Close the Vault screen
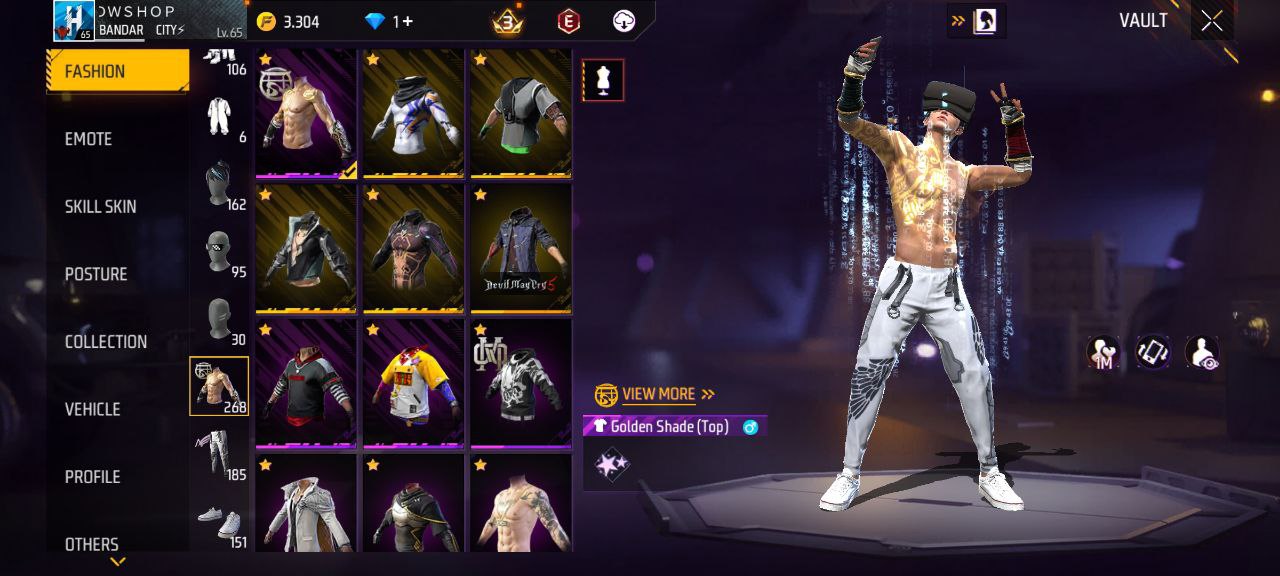Screen dimensions: 1280x576 (1211, 22)
